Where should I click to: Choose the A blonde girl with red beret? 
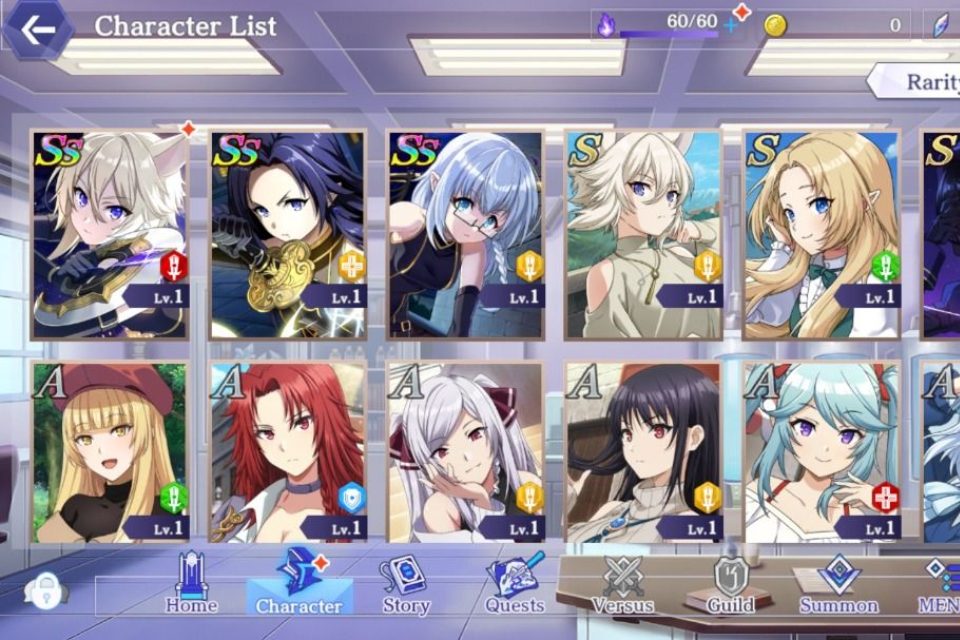tap(108, 452)
